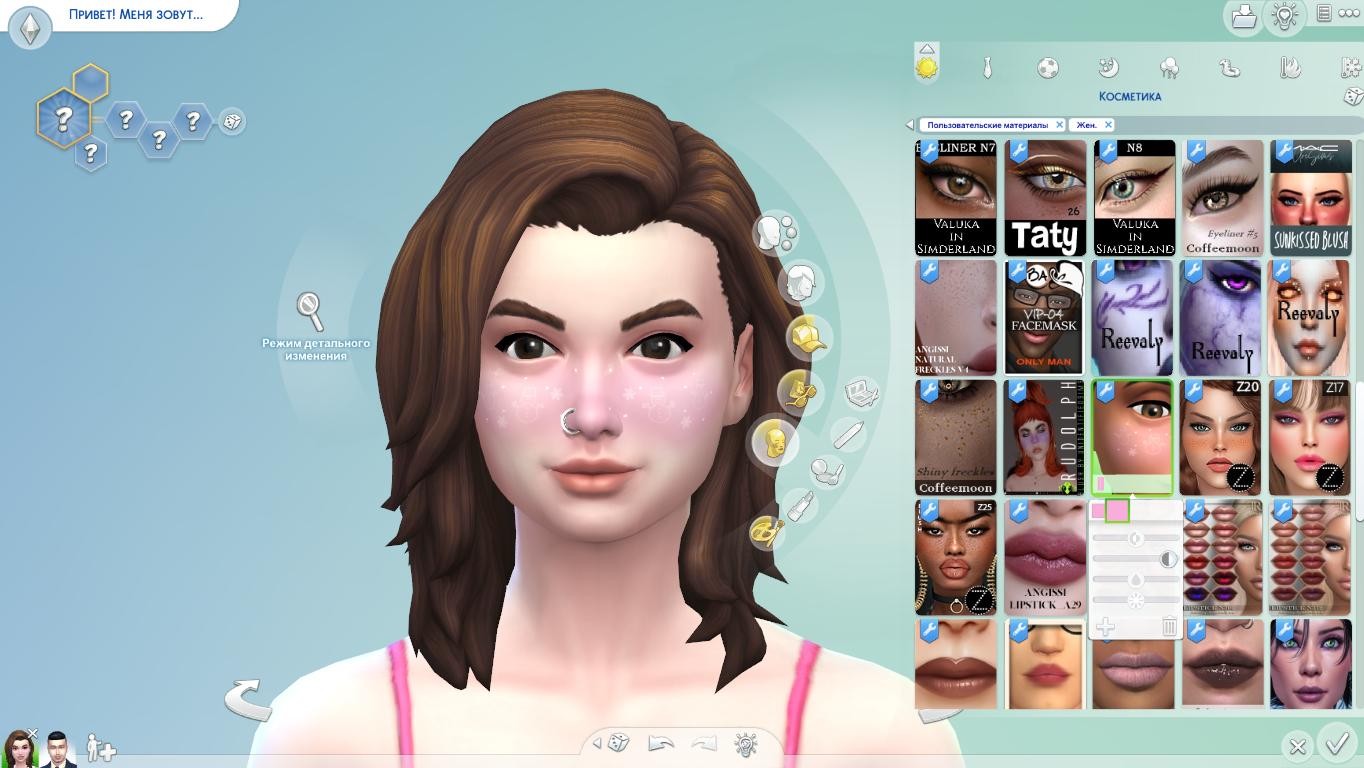
Task: Pick the VIP-04 Facemask item
Action: coord(1045,317)
